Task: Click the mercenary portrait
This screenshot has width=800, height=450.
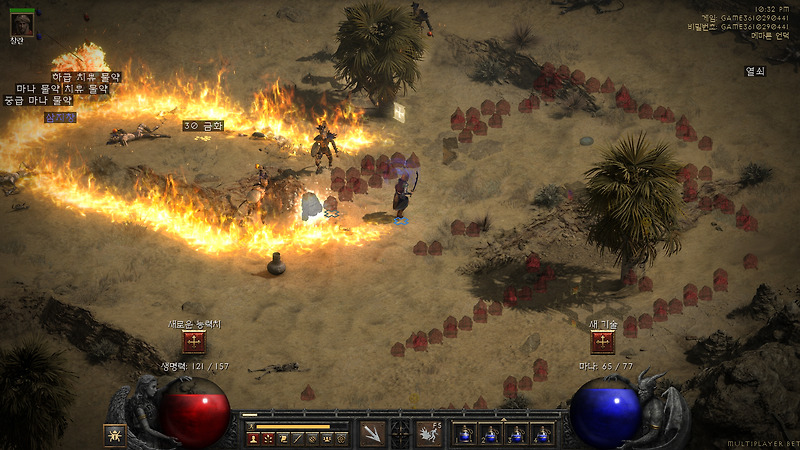Action: (21, 23)
